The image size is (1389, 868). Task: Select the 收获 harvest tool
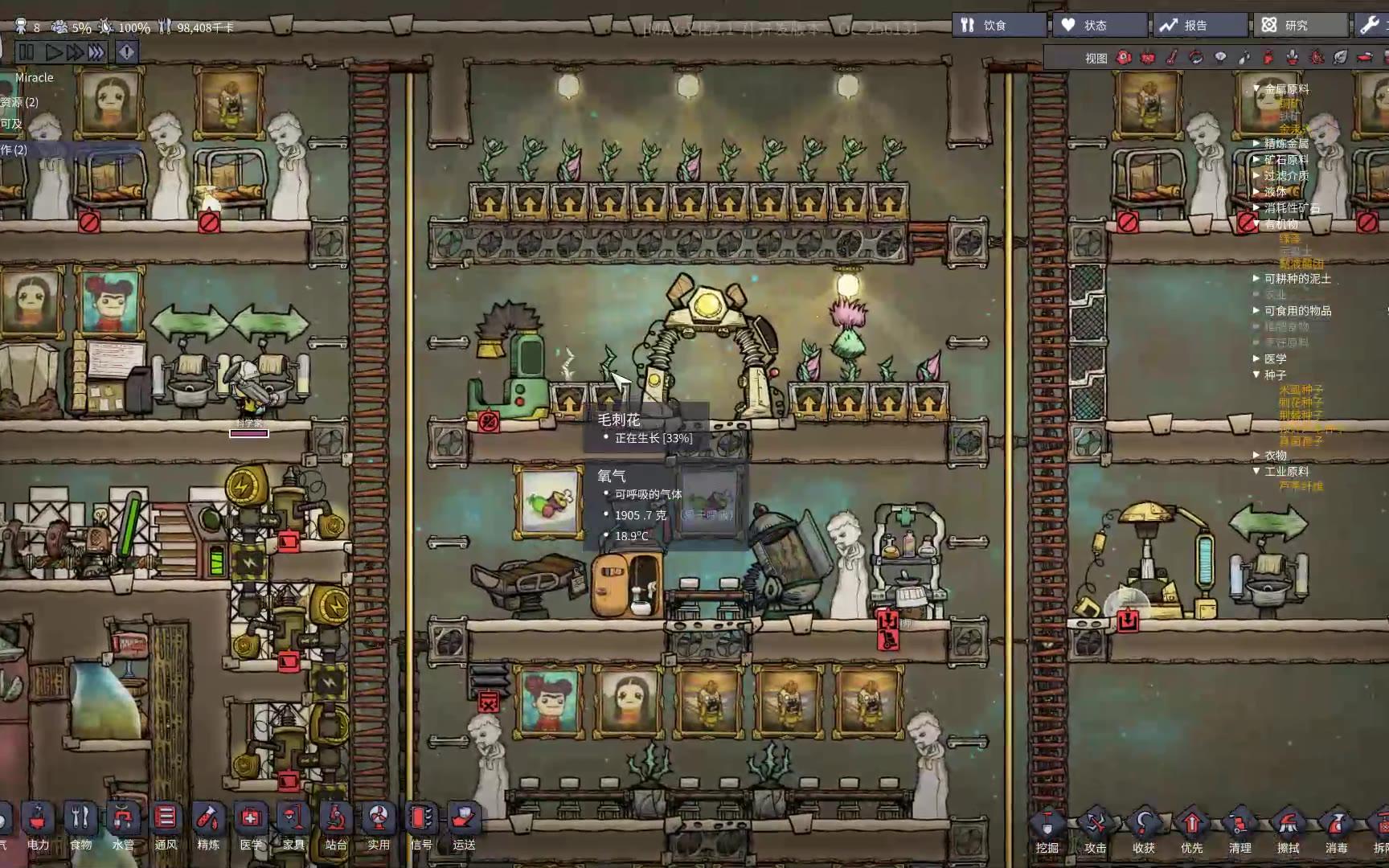tap(1143, 829)
